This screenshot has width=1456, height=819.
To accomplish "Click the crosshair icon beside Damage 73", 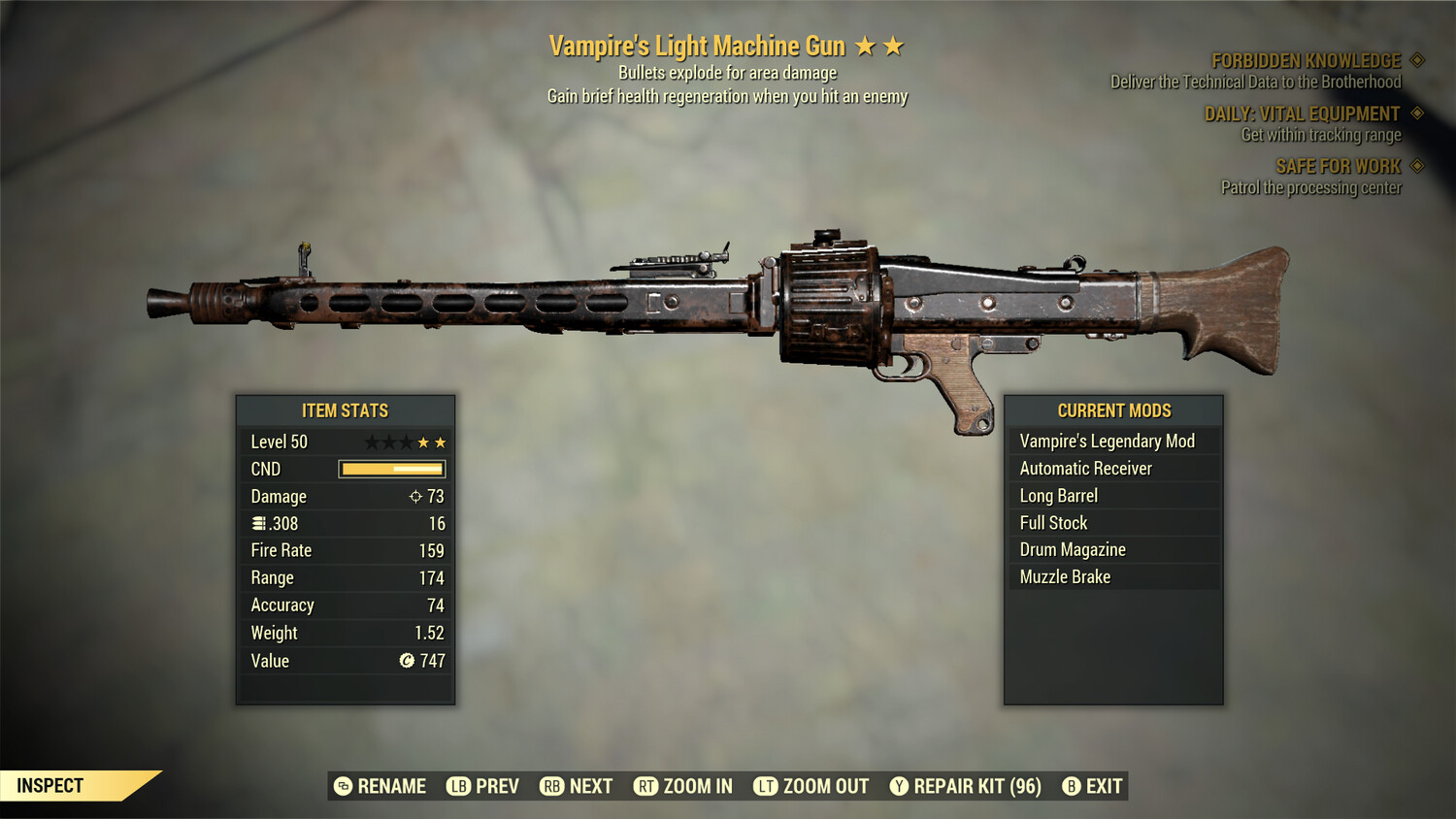I will (x=416, y=496).
